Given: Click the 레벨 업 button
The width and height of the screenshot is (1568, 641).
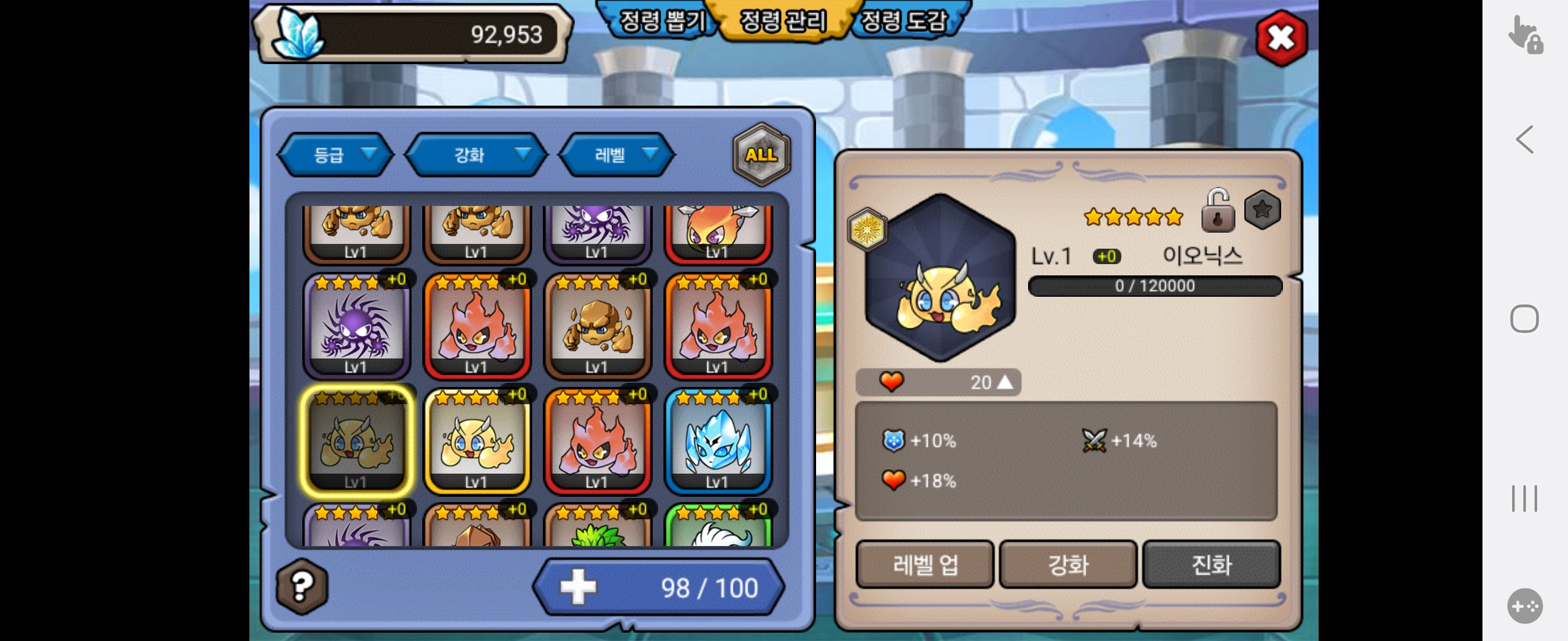Looking at the screenshot, I should 925,564.
